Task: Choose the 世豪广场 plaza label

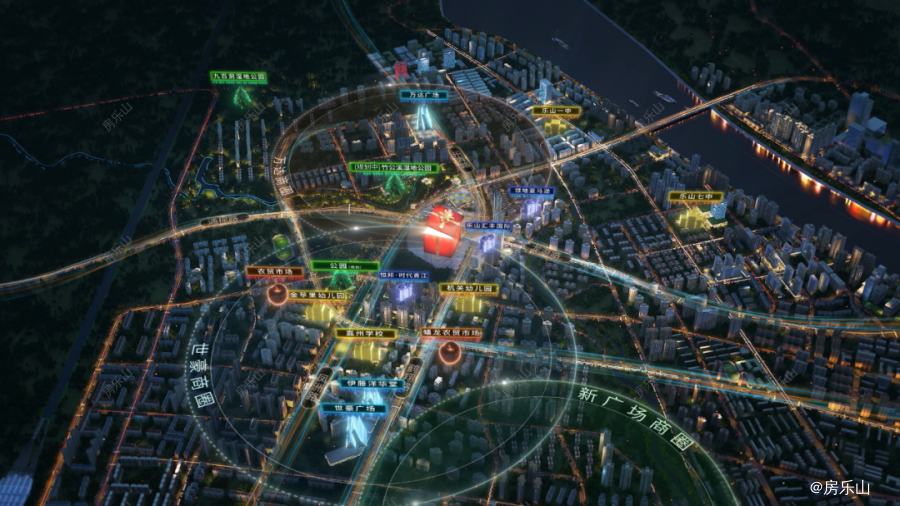Action: pyautogui.click(x=353, y=408)
